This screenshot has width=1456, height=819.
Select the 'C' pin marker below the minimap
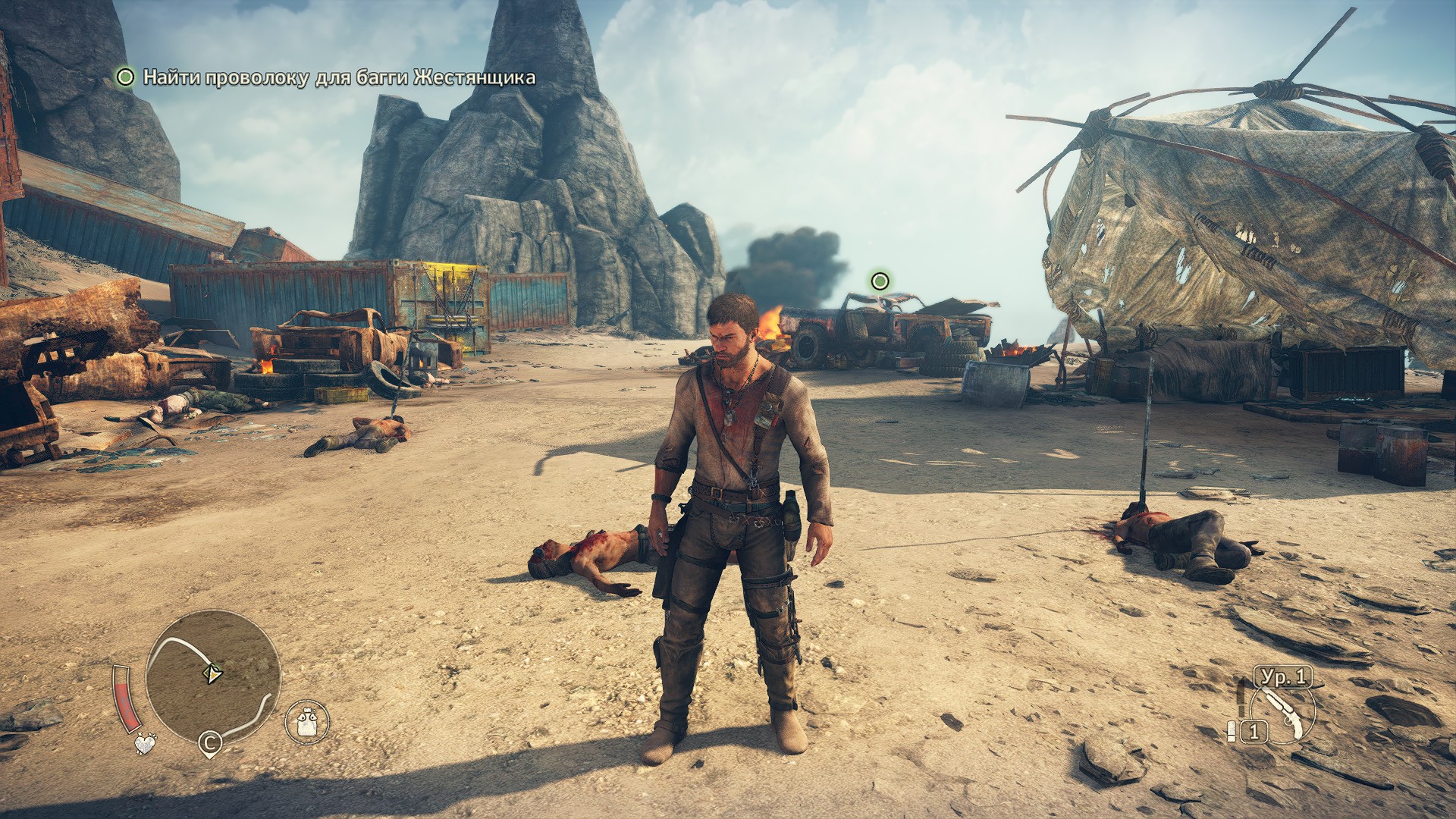(210, 744)
